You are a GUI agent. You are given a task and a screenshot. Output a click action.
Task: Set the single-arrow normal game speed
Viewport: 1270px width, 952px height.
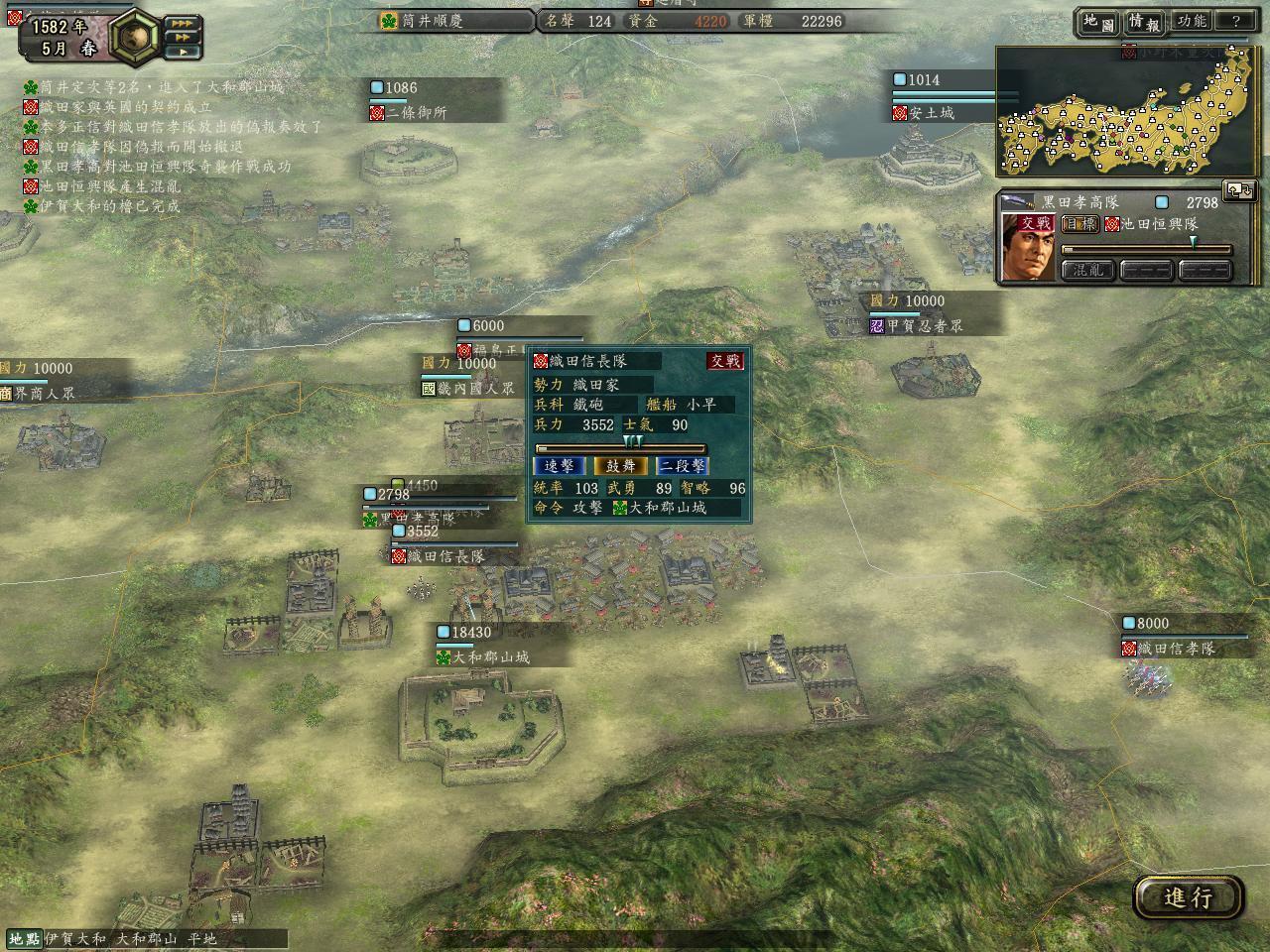[182, 52]
